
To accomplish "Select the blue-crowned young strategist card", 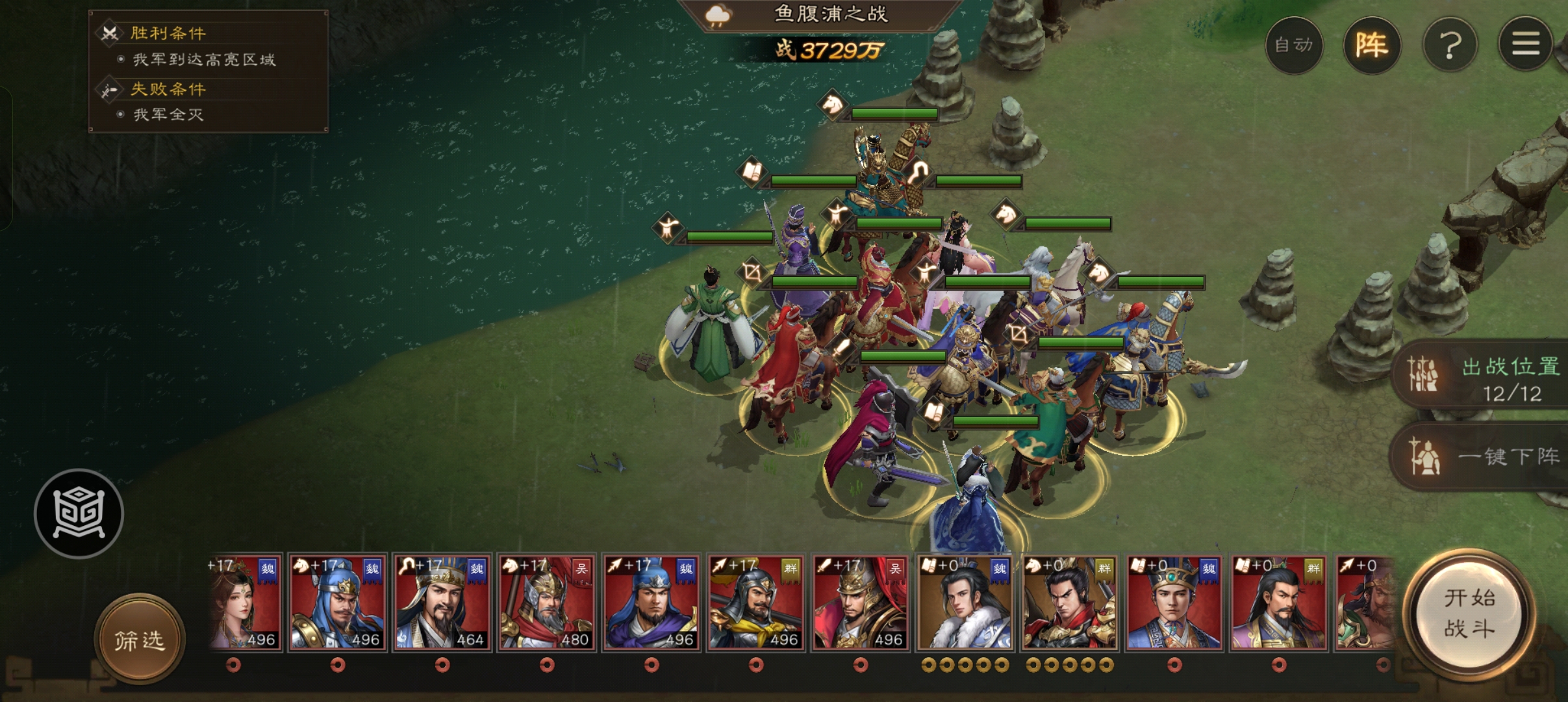I will coord(1174,603).
